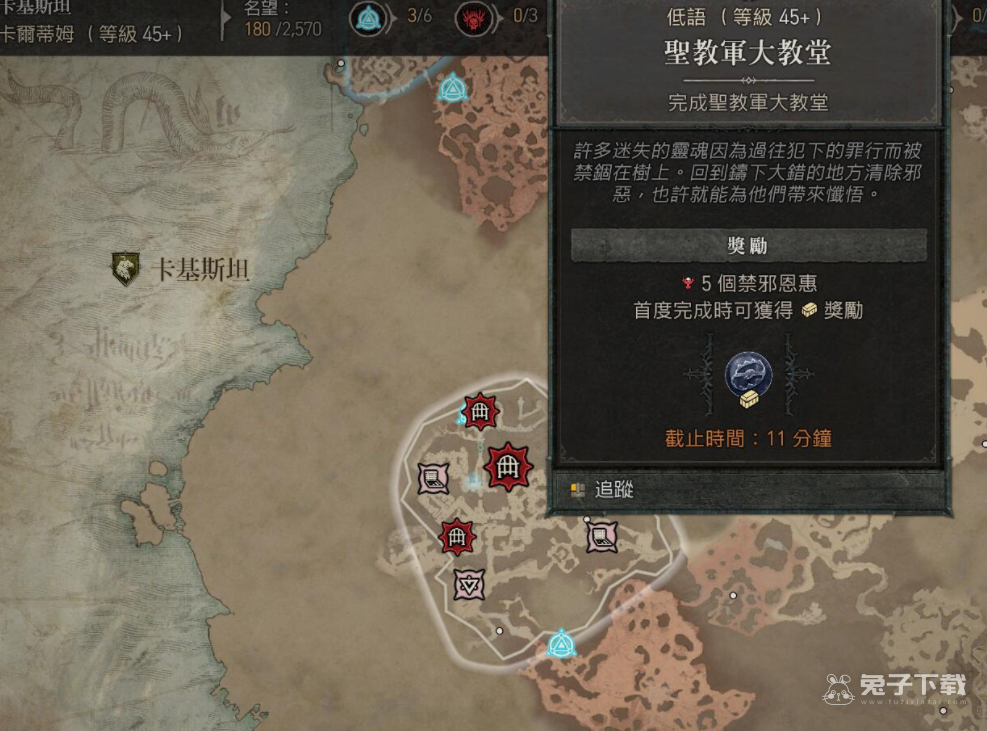The height and width of the screenshot is (731, 987).
Task: Inspect the reward cache orb in tooltip
Action: (748, 377)
